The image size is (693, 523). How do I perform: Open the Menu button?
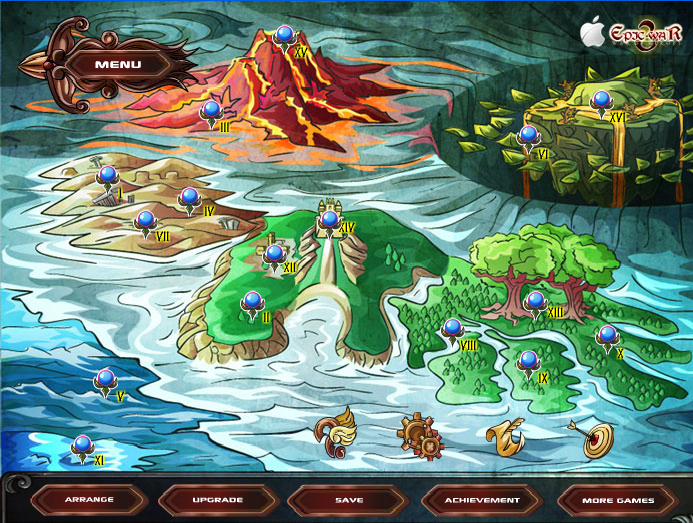coord(118,65)
